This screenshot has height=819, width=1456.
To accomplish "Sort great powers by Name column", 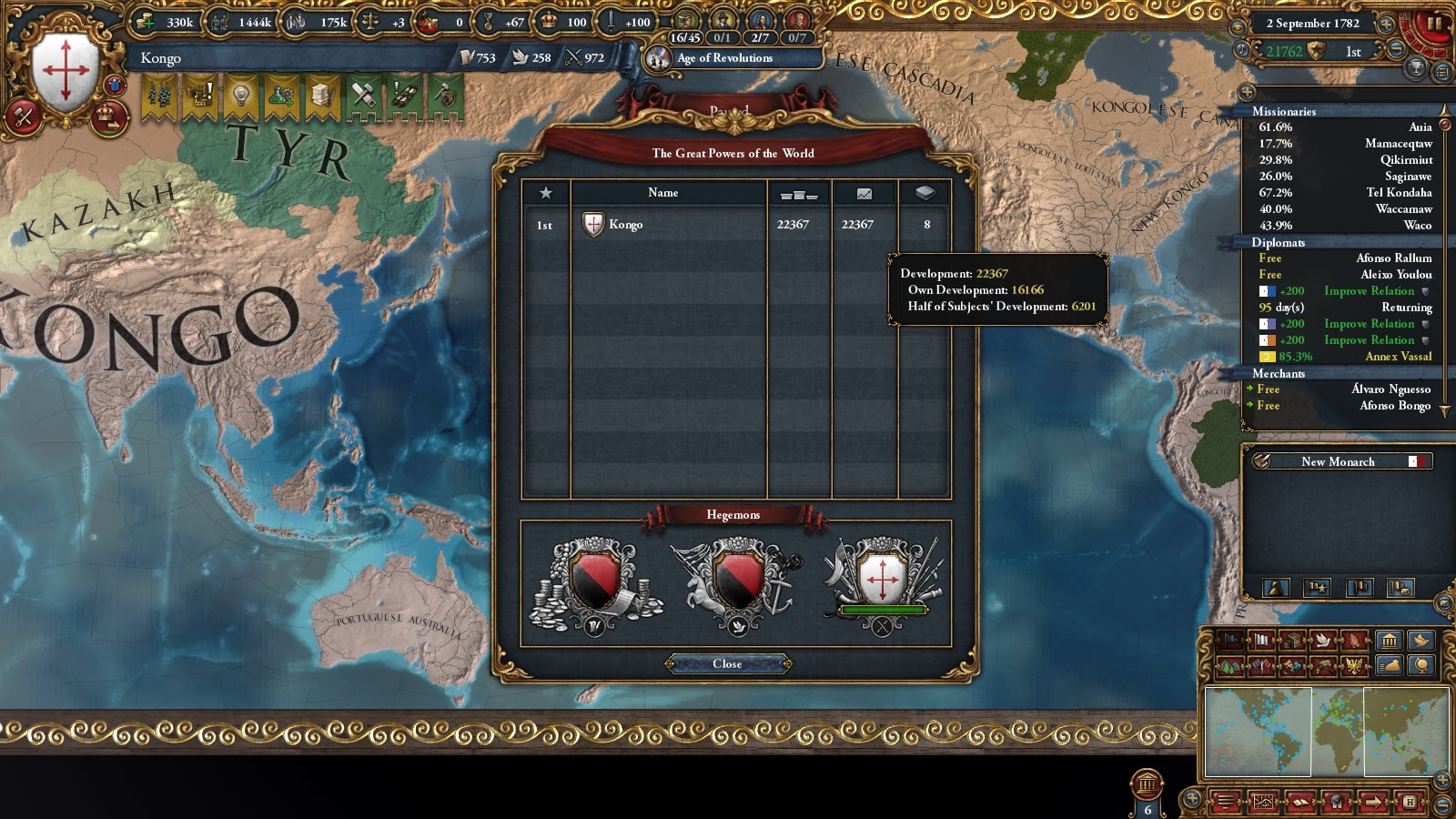I will point(663,193).
